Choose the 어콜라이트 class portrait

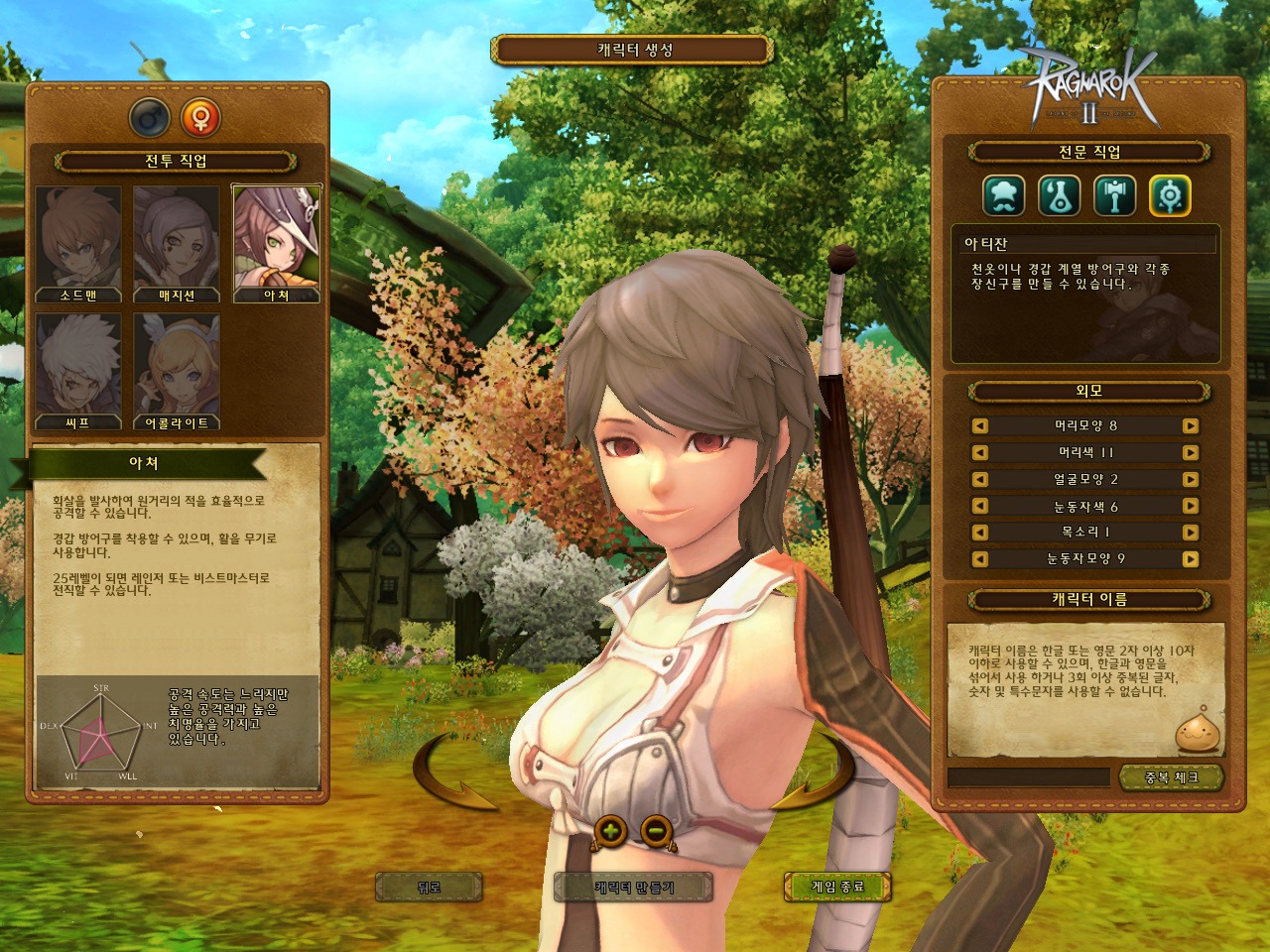177,371
